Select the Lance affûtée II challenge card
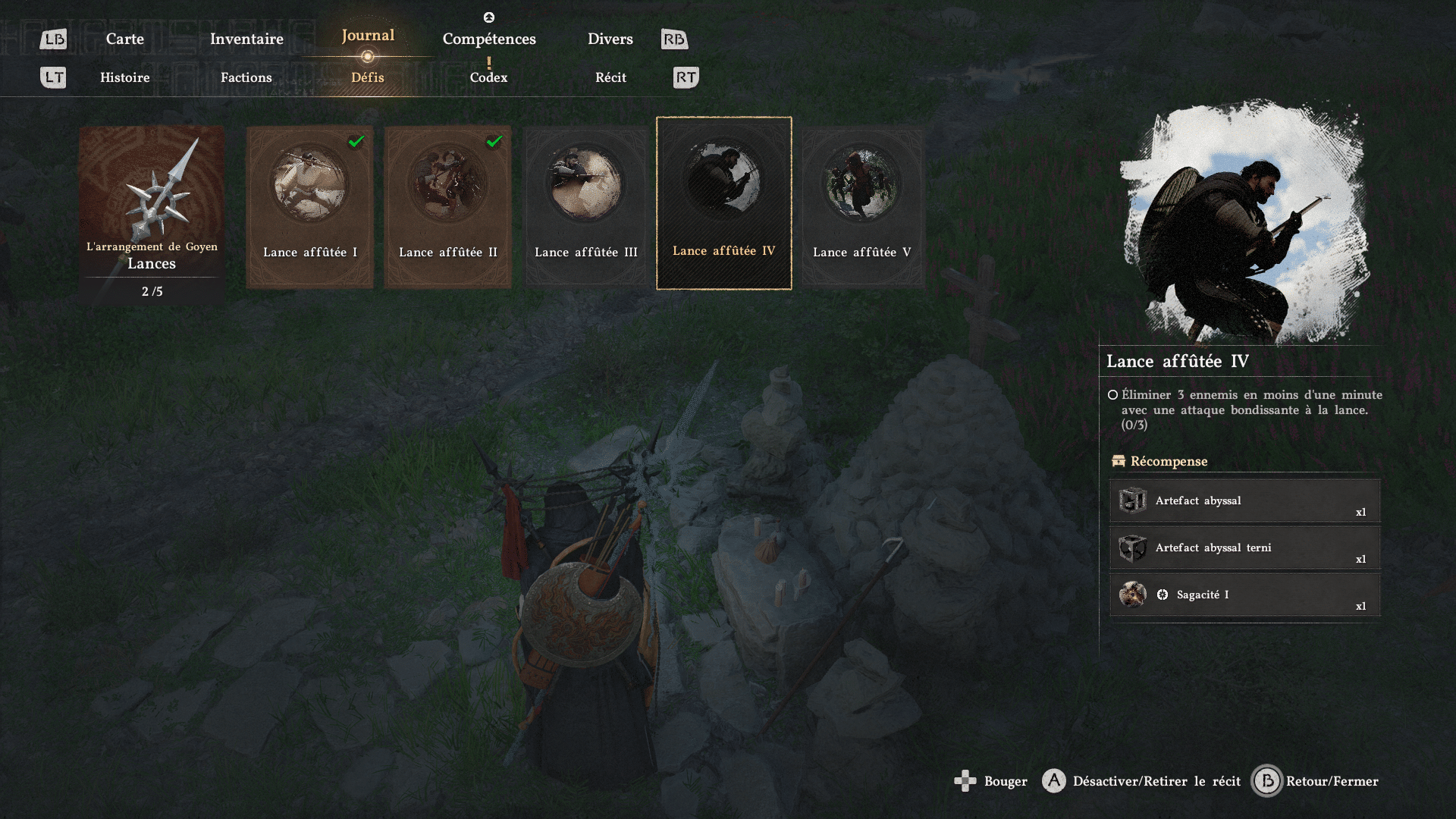The height and width of the screenshot is (819, 1456). coord(447,206)
